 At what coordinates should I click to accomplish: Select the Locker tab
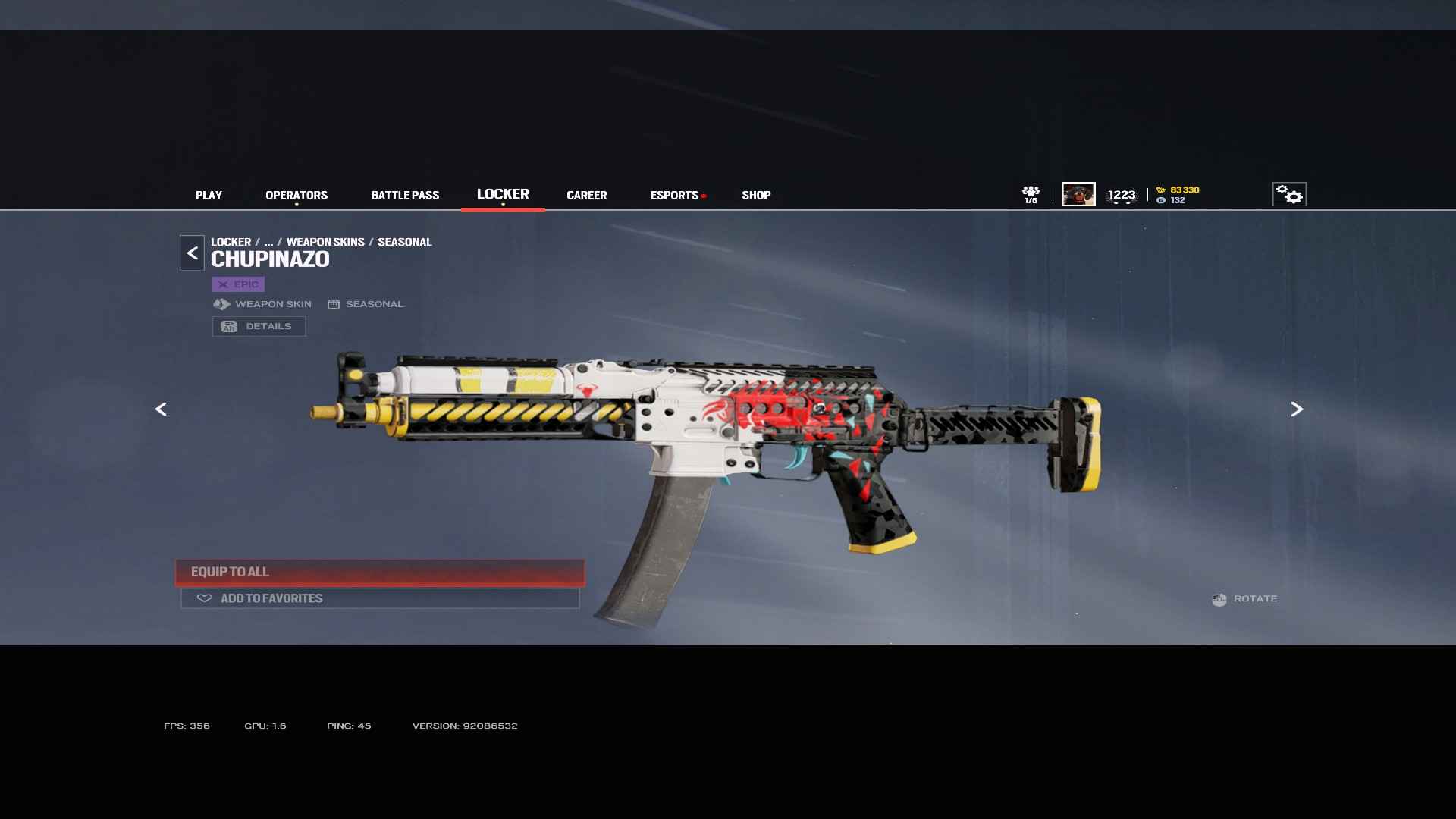[x=503, y=194]
